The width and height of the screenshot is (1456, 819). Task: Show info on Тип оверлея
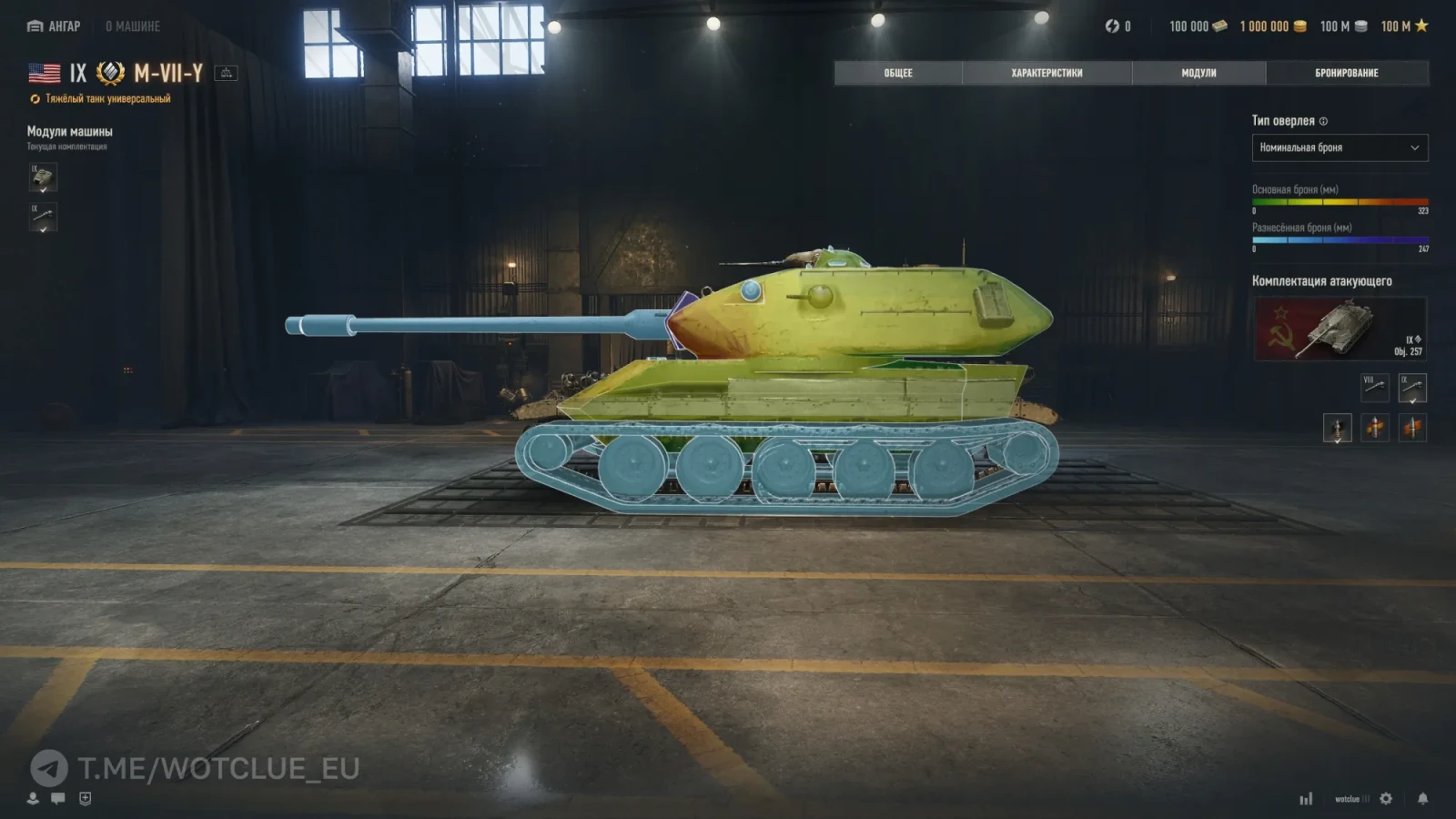1323,121
